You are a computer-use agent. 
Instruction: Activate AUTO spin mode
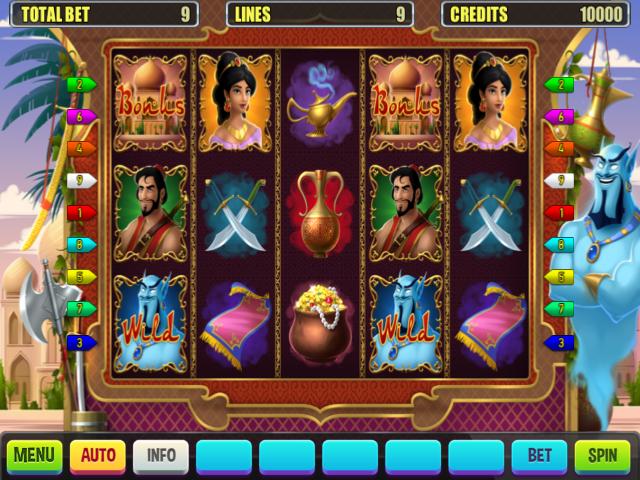click(x=98, y=456)
